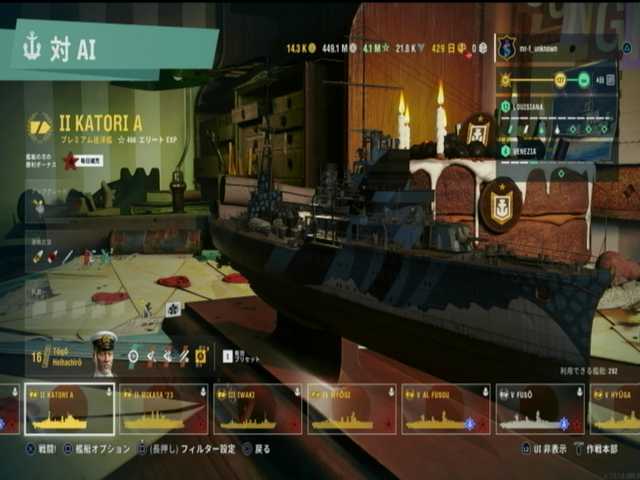Choose the V AL Fusou ship card
The height and width of the screenshot is (480, 640).
445,409
